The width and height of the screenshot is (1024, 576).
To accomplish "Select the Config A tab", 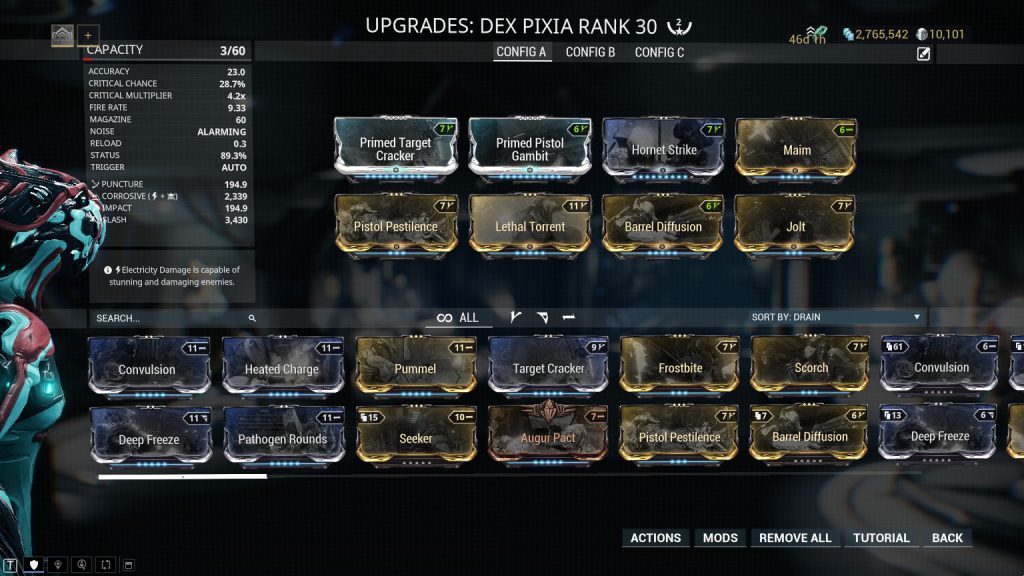I will [x=522, y=52].
